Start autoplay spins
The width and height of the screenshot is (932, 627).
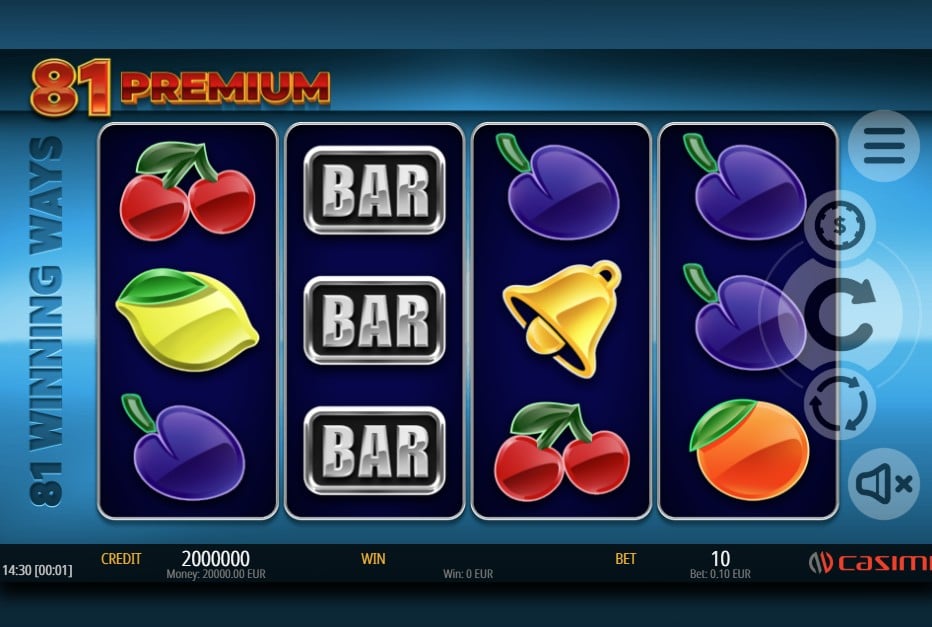[839, 404]
